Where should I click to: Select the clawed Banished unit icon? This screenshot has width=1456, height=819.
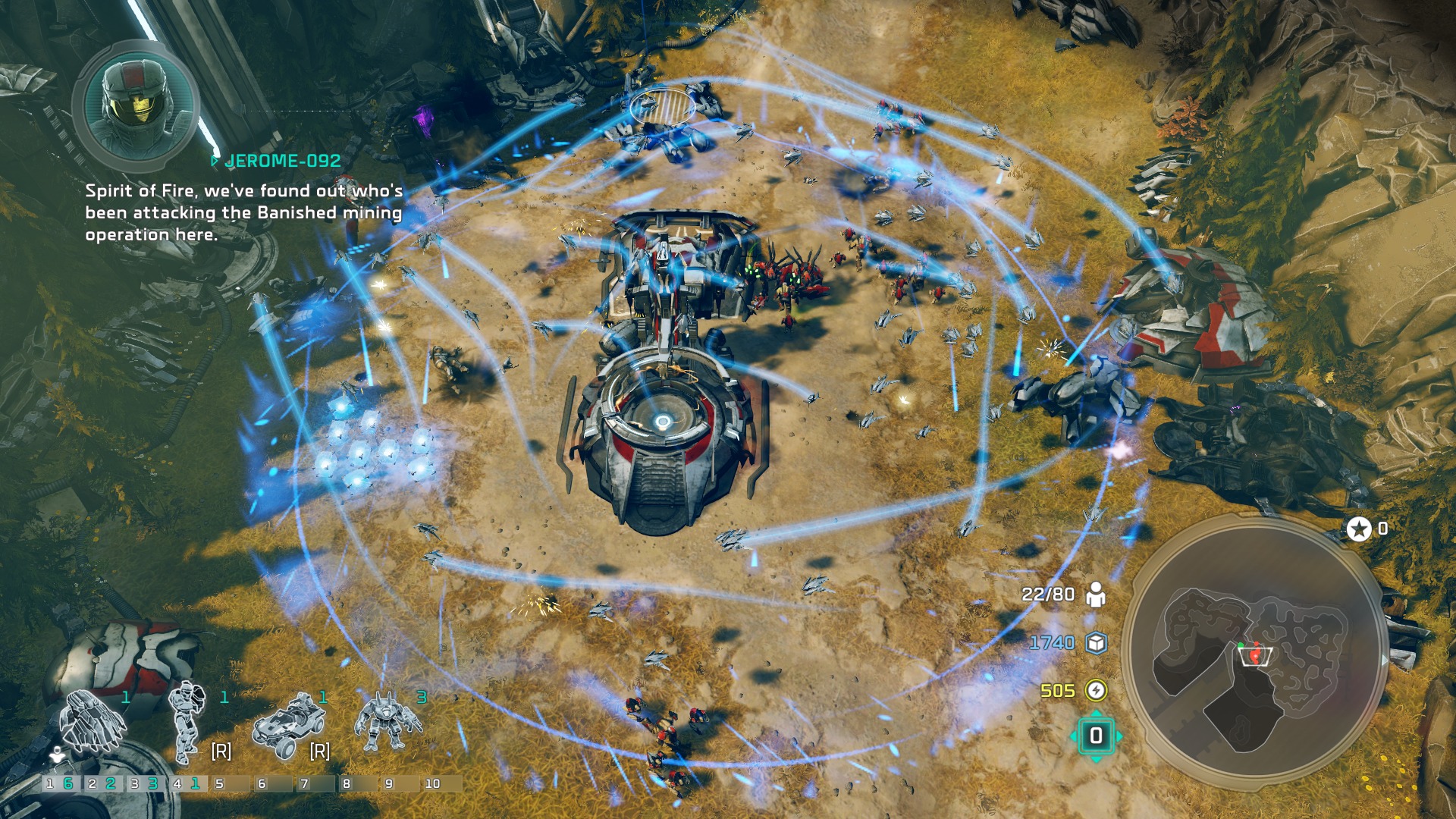[93, 722]
